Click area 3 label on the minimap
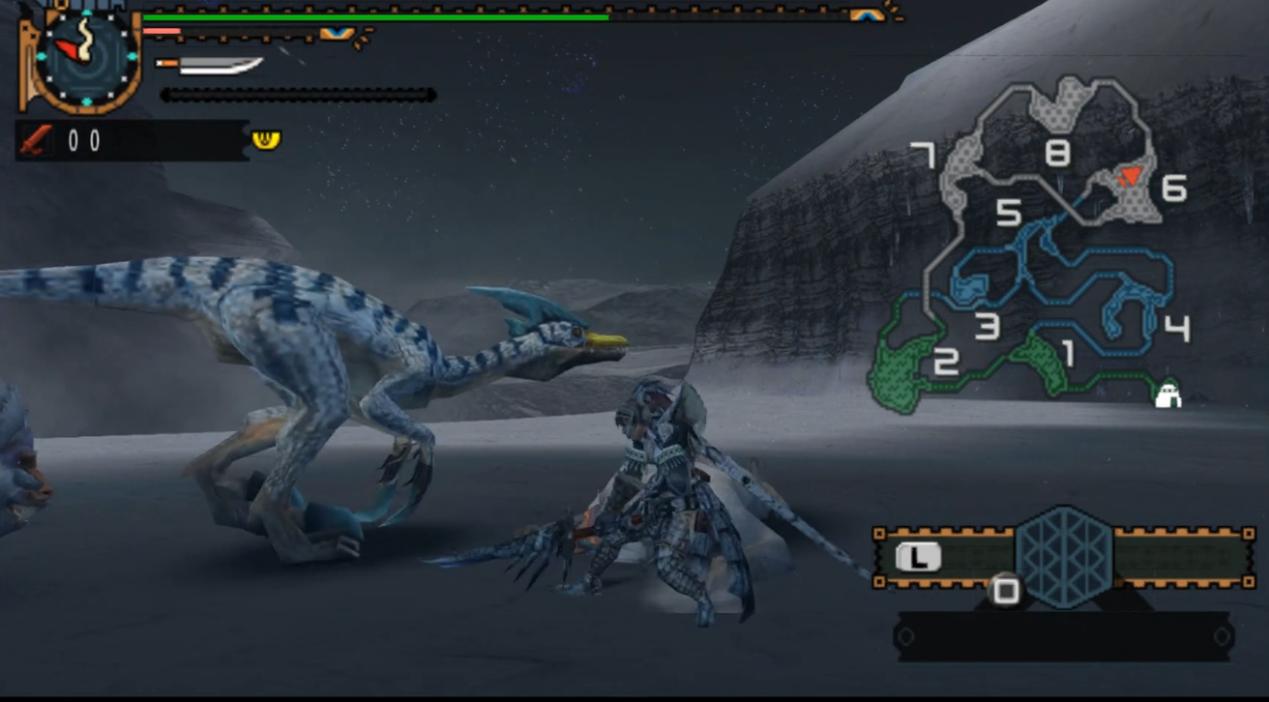Screen dimensions: 1269x702 (x=987, y=327)
